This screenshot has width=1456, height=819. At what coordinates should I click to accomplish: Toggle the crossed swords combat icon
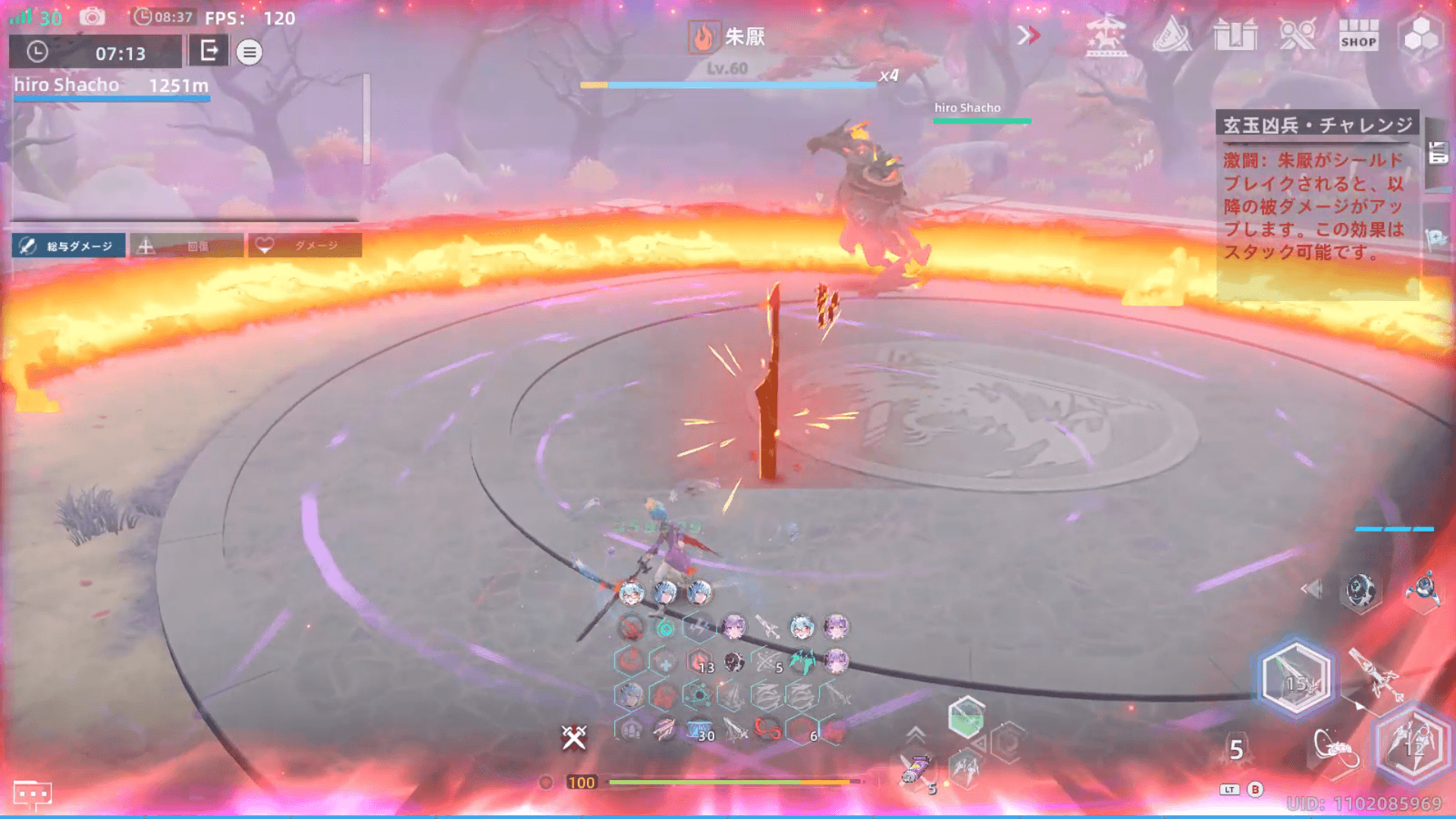[574, 736]
